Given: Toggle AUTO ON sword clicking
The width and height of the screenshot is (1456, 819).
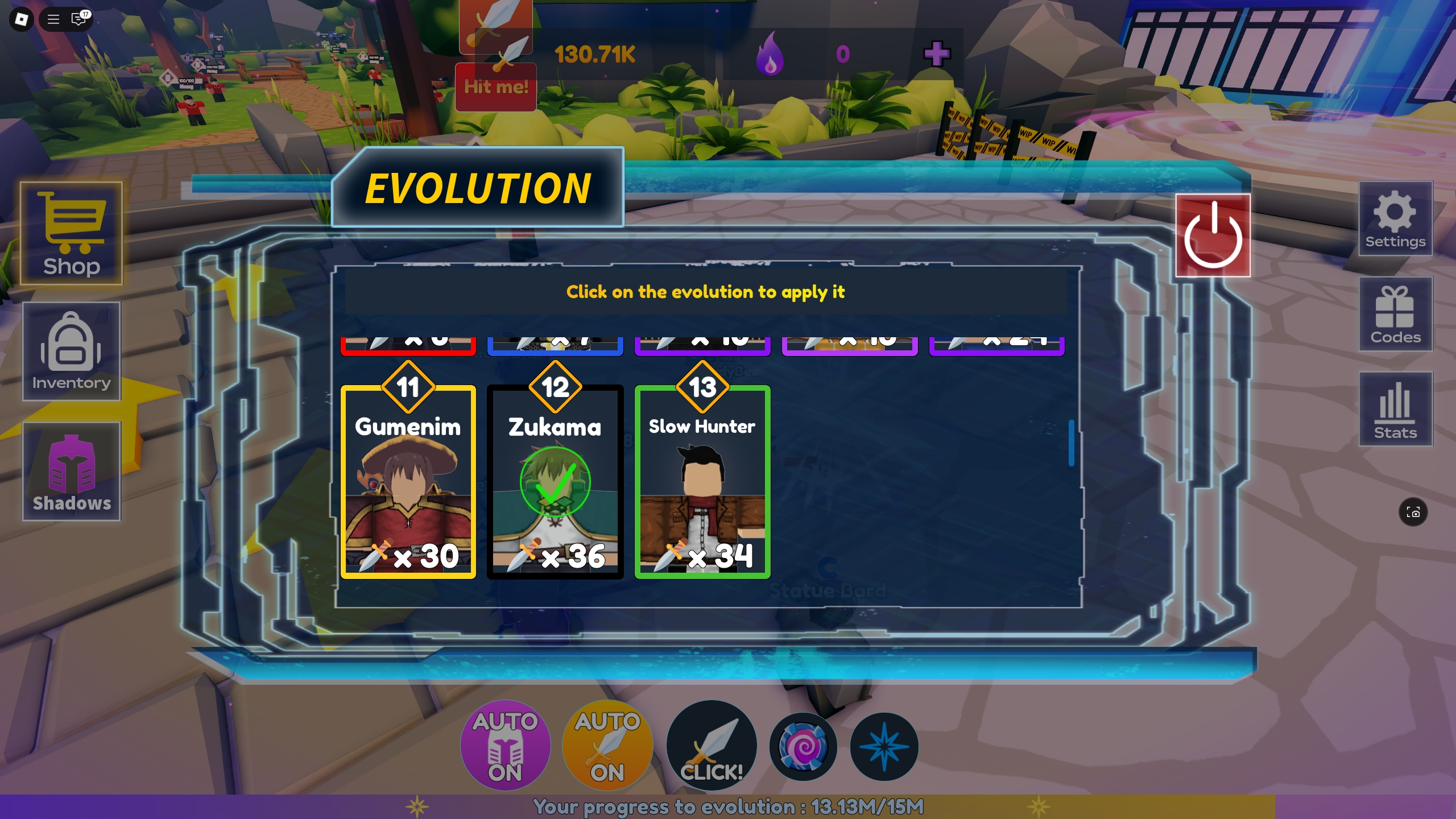Looking at the screenshot, I should (607, 746).
